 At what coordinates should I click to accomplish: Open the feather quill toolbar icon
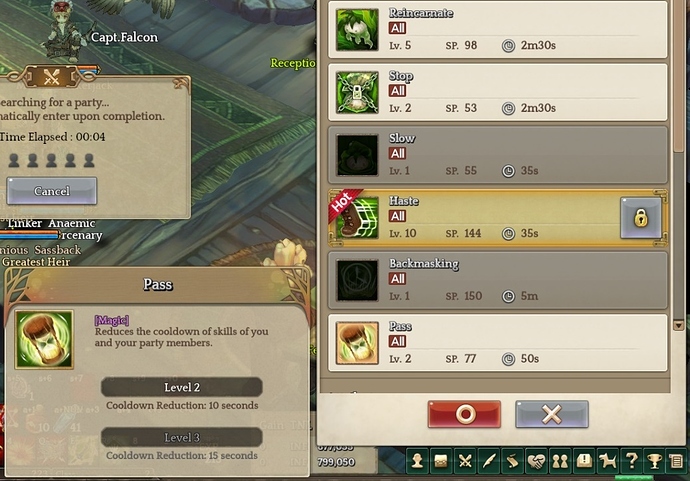click(x=488, y=461)
